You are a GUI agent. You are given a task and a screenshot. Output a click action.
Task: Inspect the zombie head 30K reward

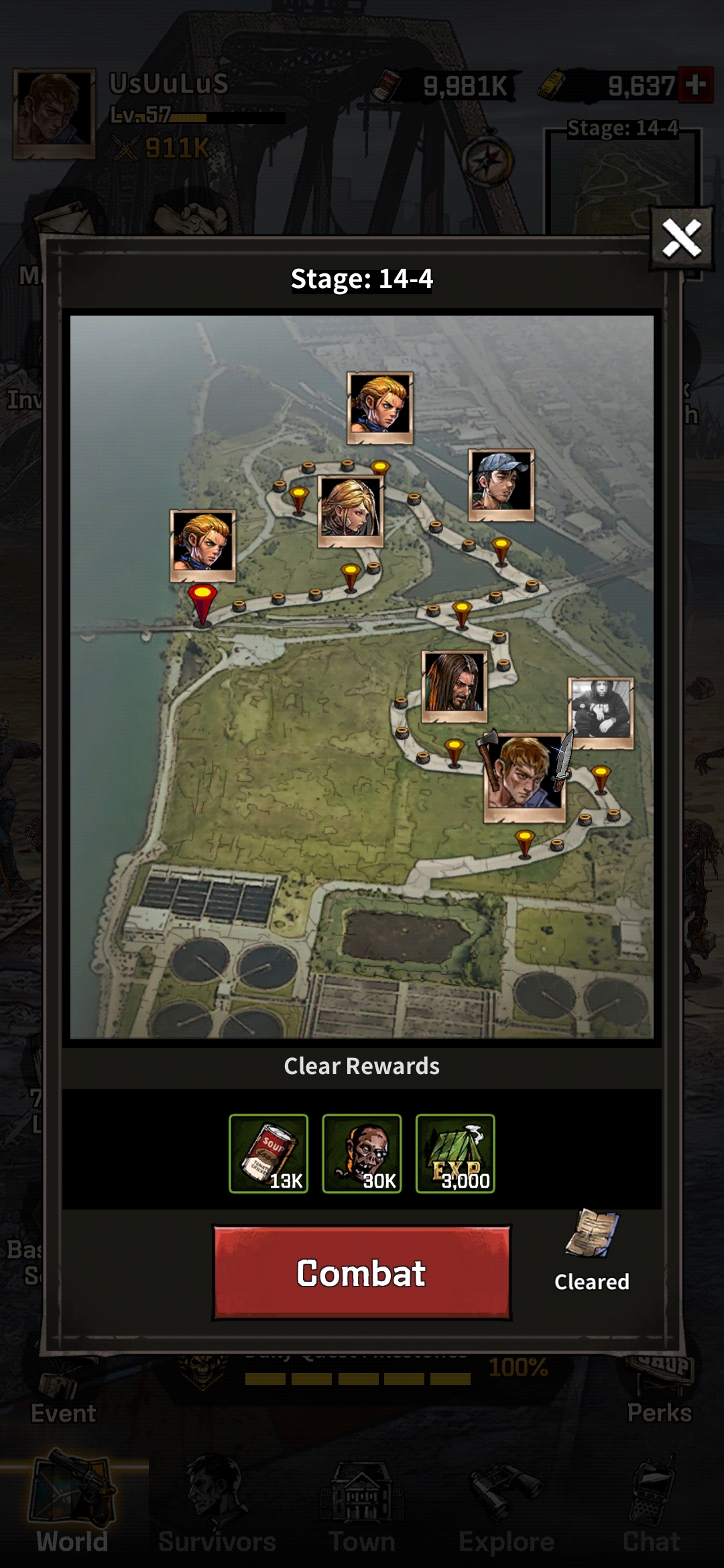point(361,1153)
